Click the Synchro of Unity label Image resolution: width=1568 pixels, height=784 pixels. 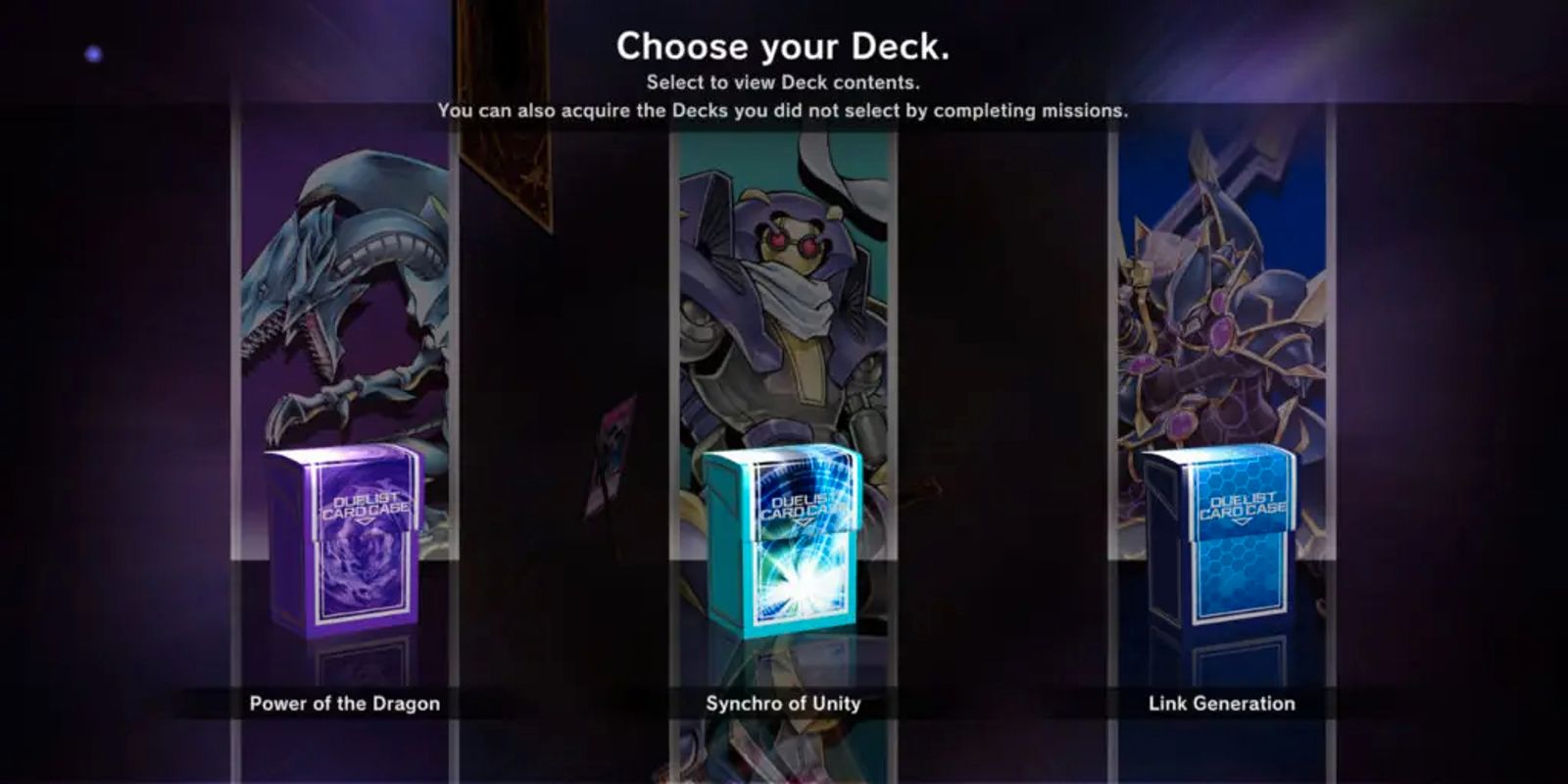pyautogui.click(x=784, y=703)
